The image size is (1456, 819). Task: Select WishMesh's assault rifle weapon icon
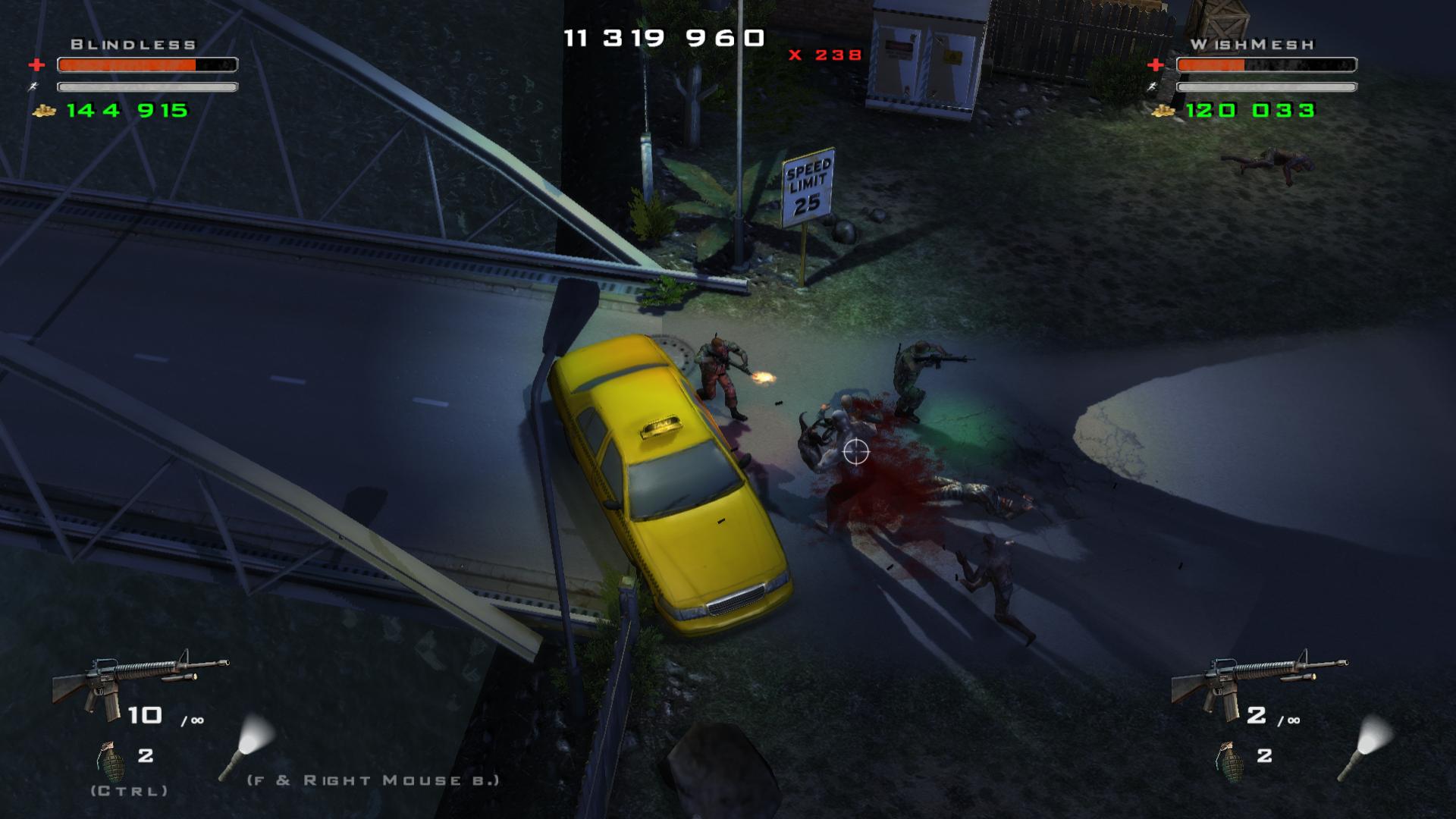coord(1258,681)
